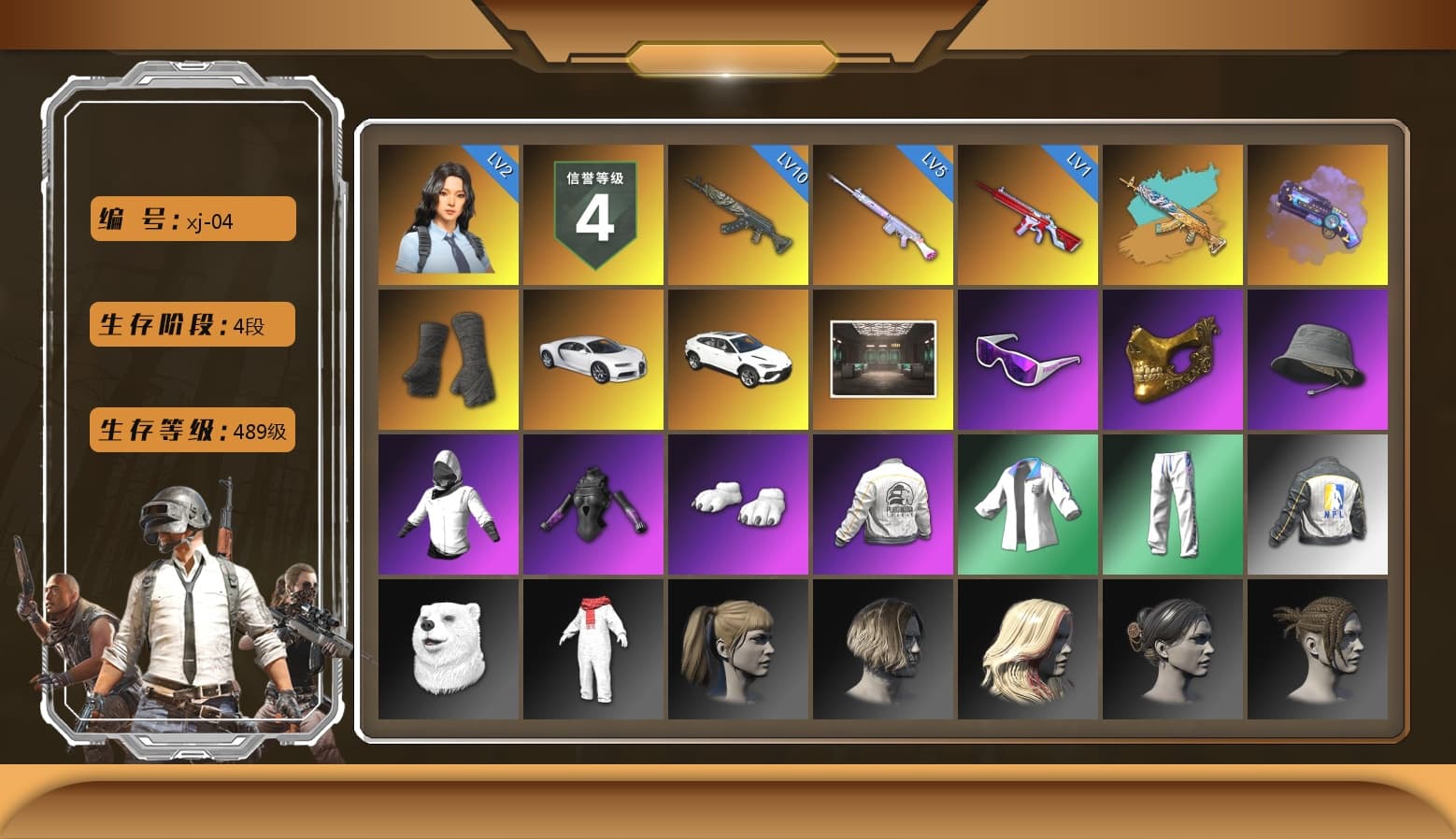Open the white hooded jacket item
This screenshot has height=839, width=1456.
[447, 505]
